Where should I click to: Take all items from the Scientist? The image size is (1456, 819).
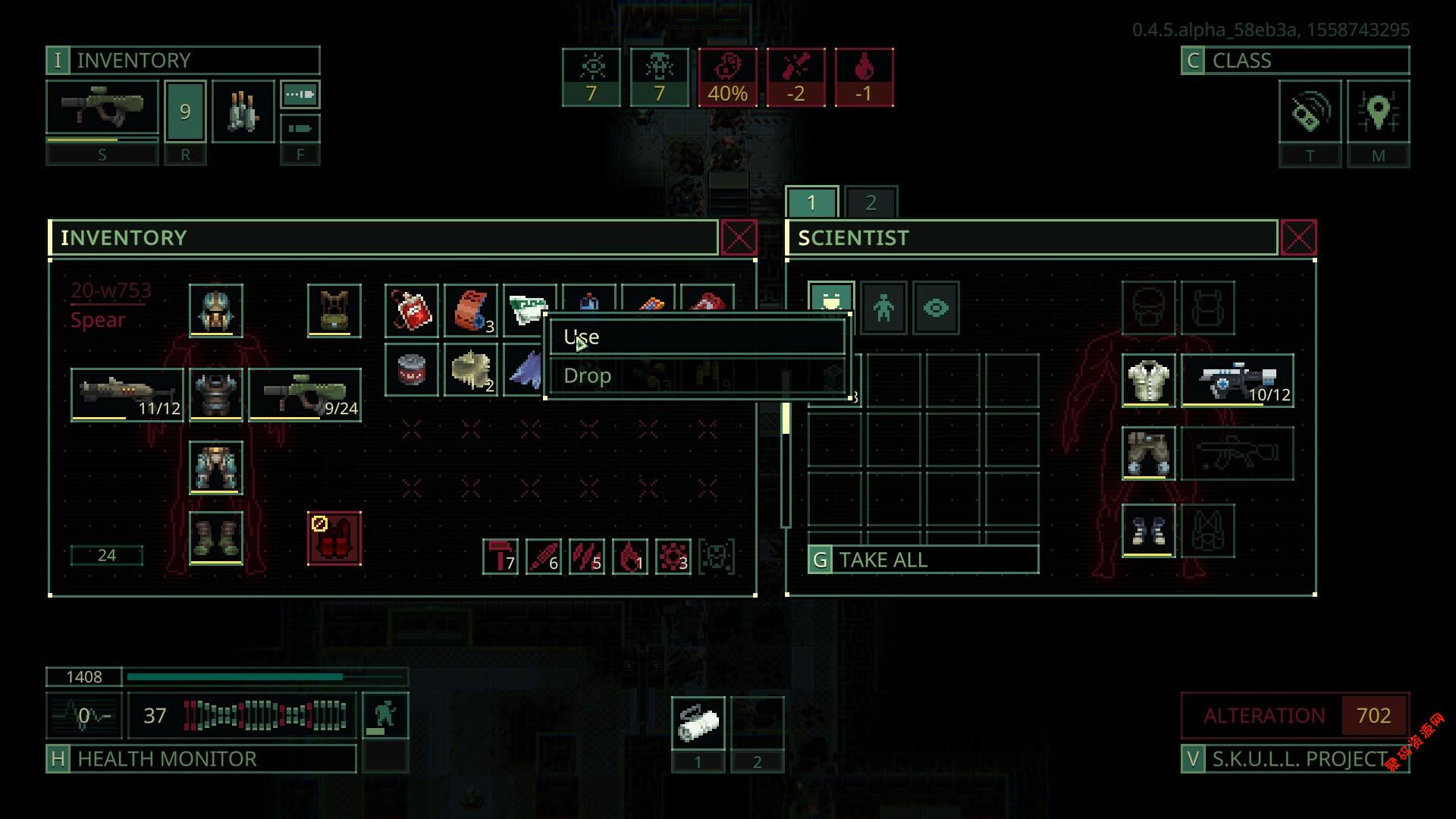pos(923,560)
